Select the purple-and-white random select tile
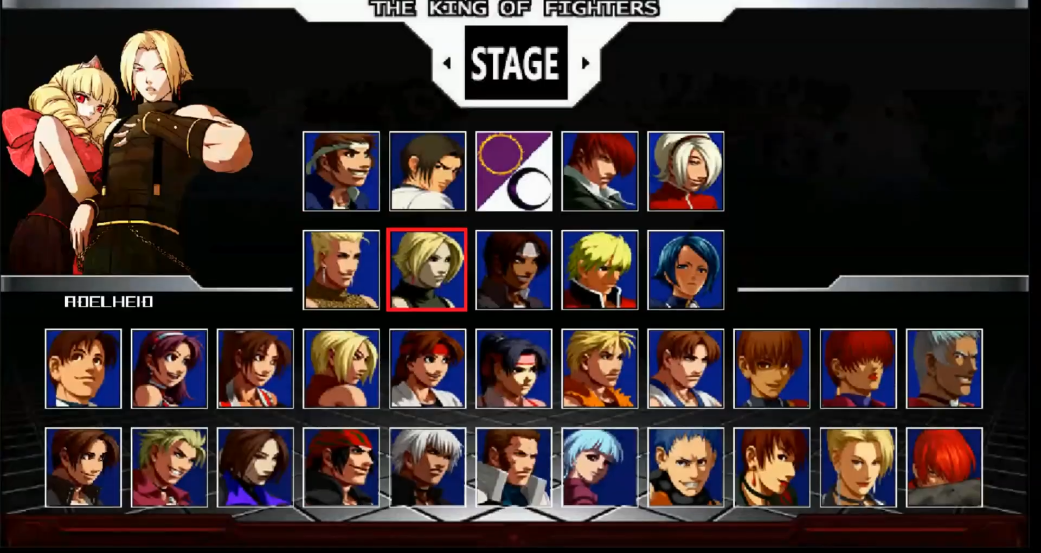The image size is (1041, 553). click(513, 171)
